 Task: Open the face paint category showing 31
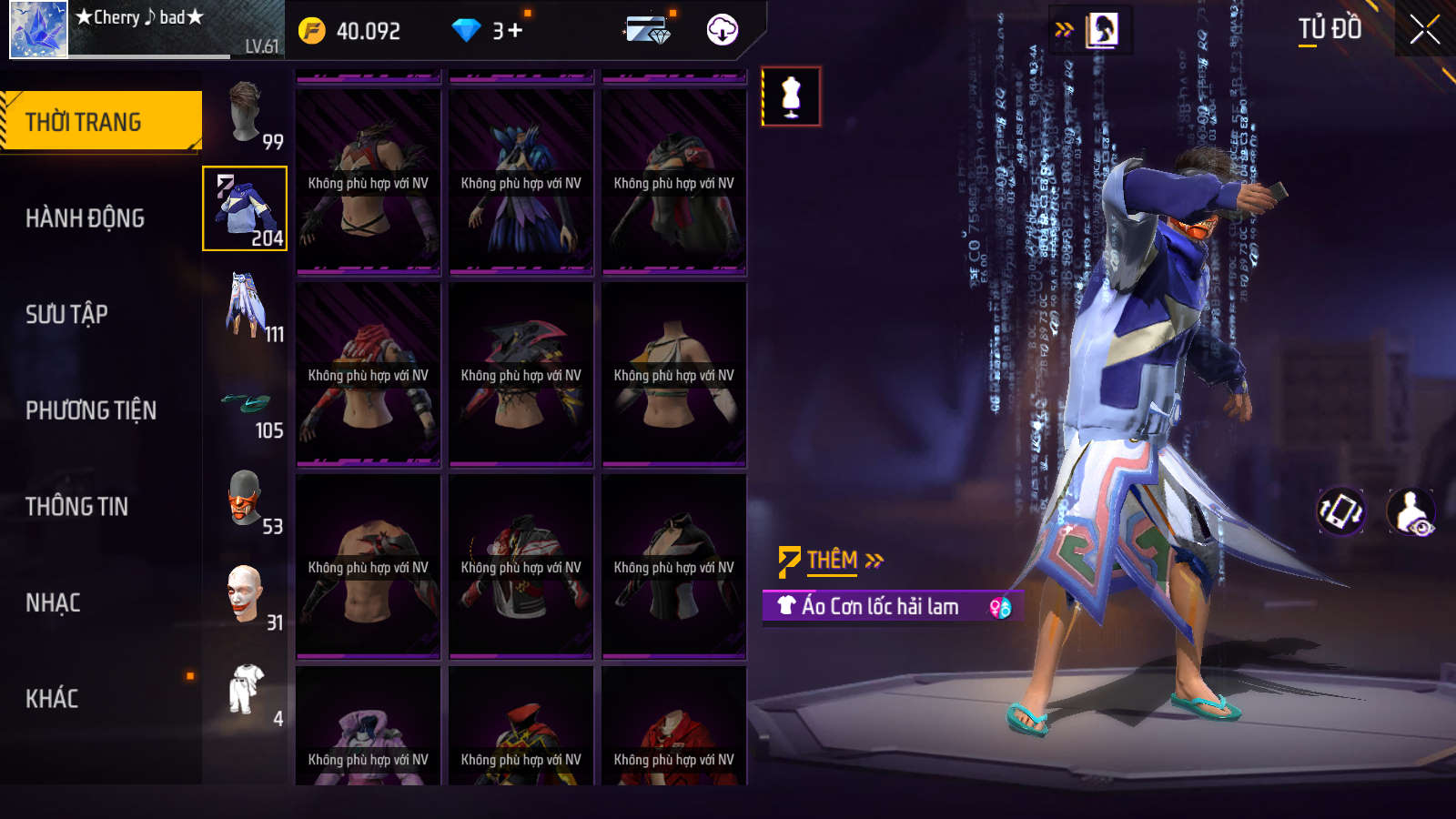pos(246,595)
